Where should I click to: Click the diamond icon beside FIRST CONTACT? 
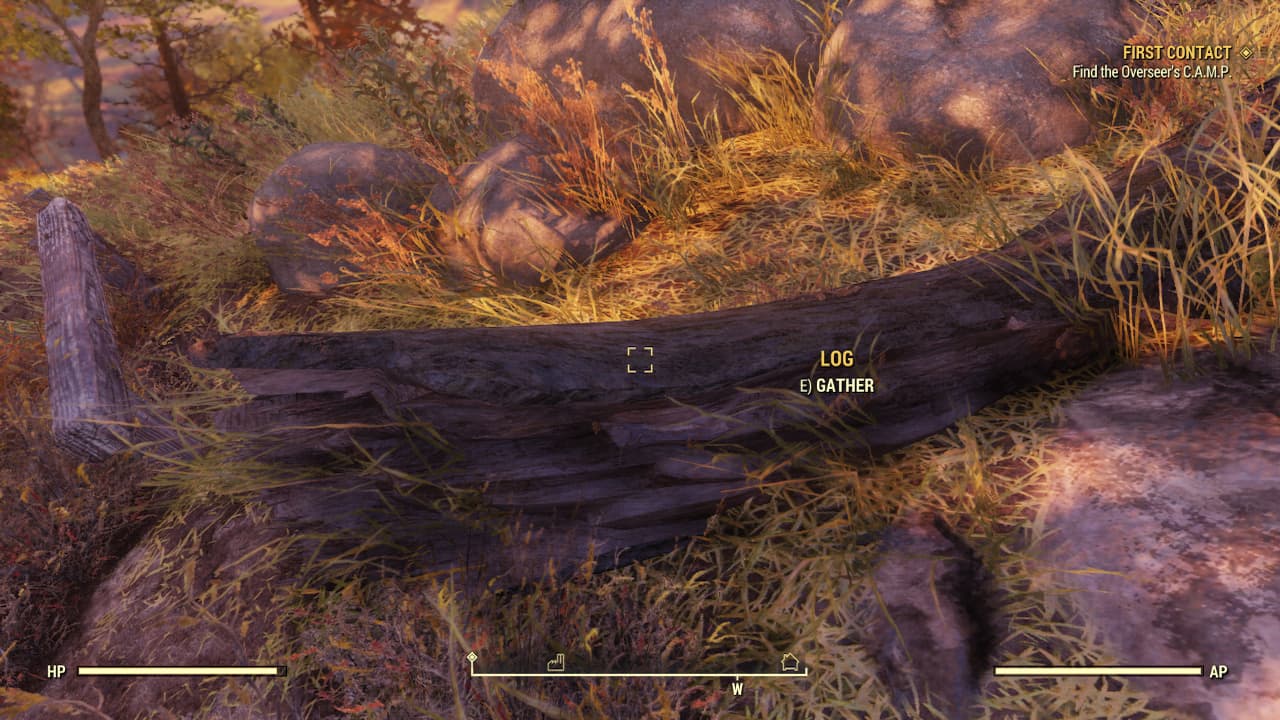pos(1248,51)
